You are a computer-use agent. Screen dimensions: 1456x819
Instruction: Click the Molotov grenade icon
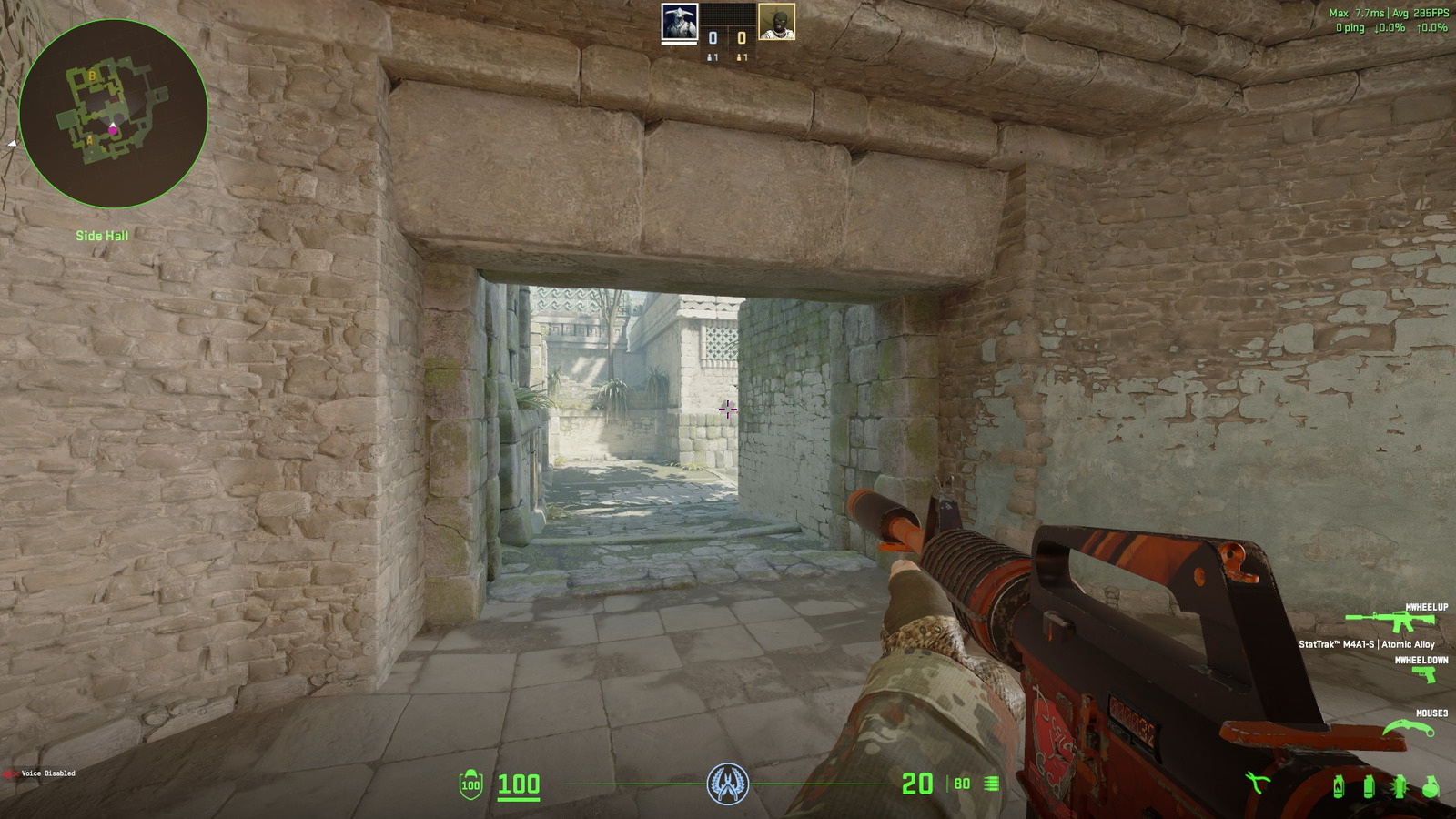pyautogui.click(x=1340, y=787)
